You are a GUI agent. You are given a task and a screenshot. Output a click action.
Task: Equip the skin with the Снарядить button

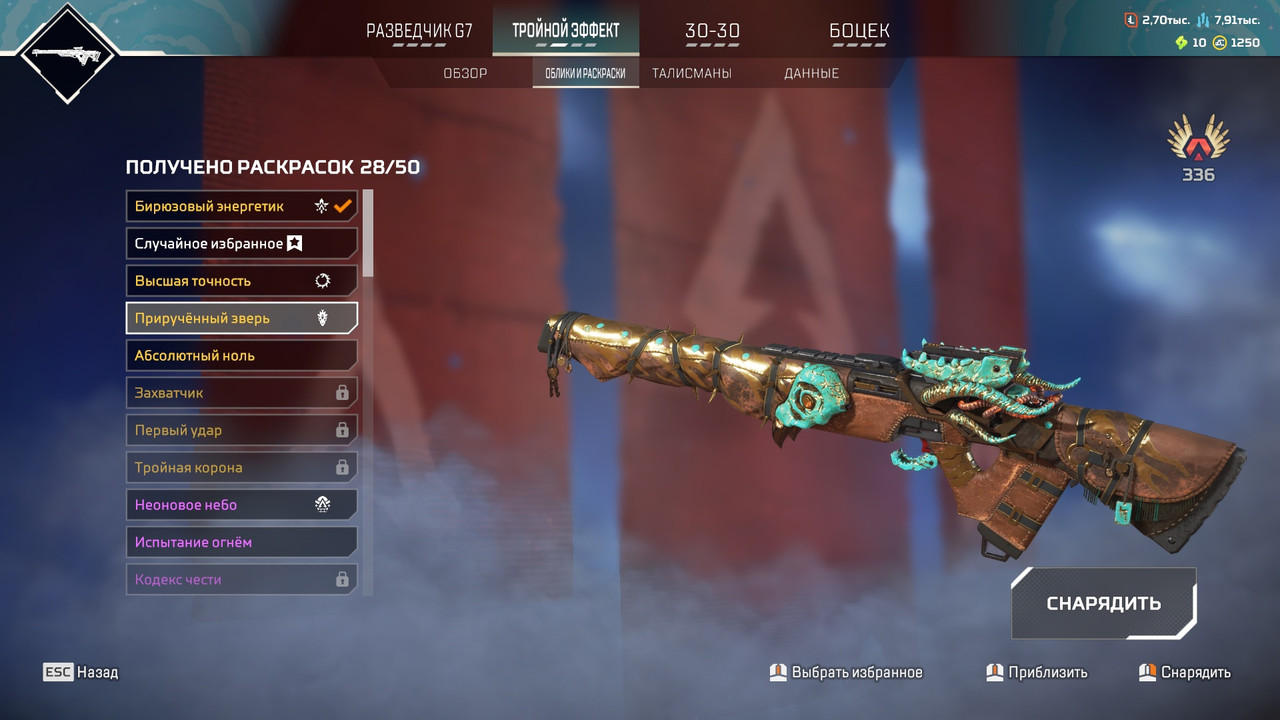pyautogui.click(x=1103, y=603)
